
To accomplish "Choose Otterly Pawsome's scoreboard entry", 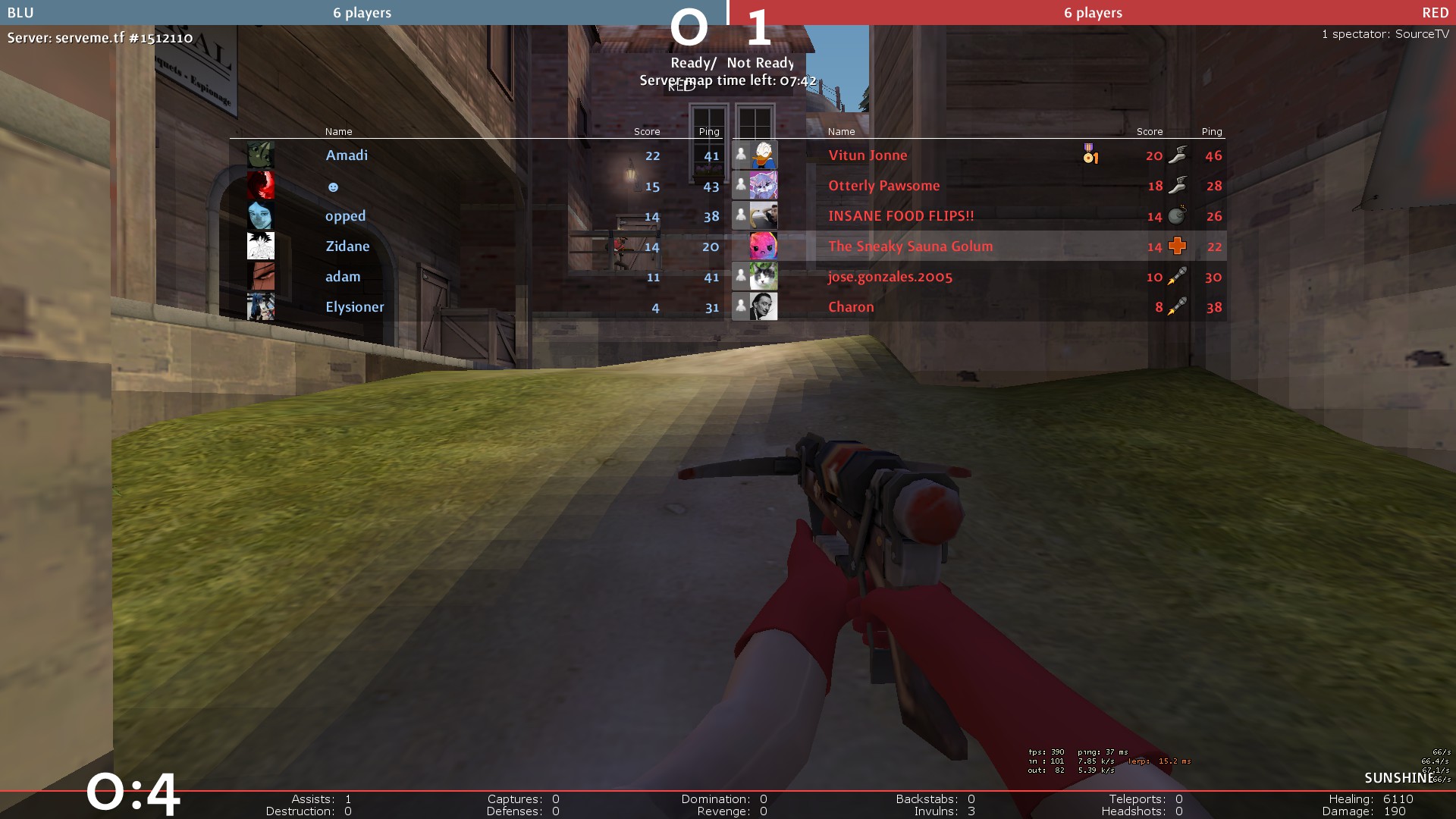I will point(883,186).
